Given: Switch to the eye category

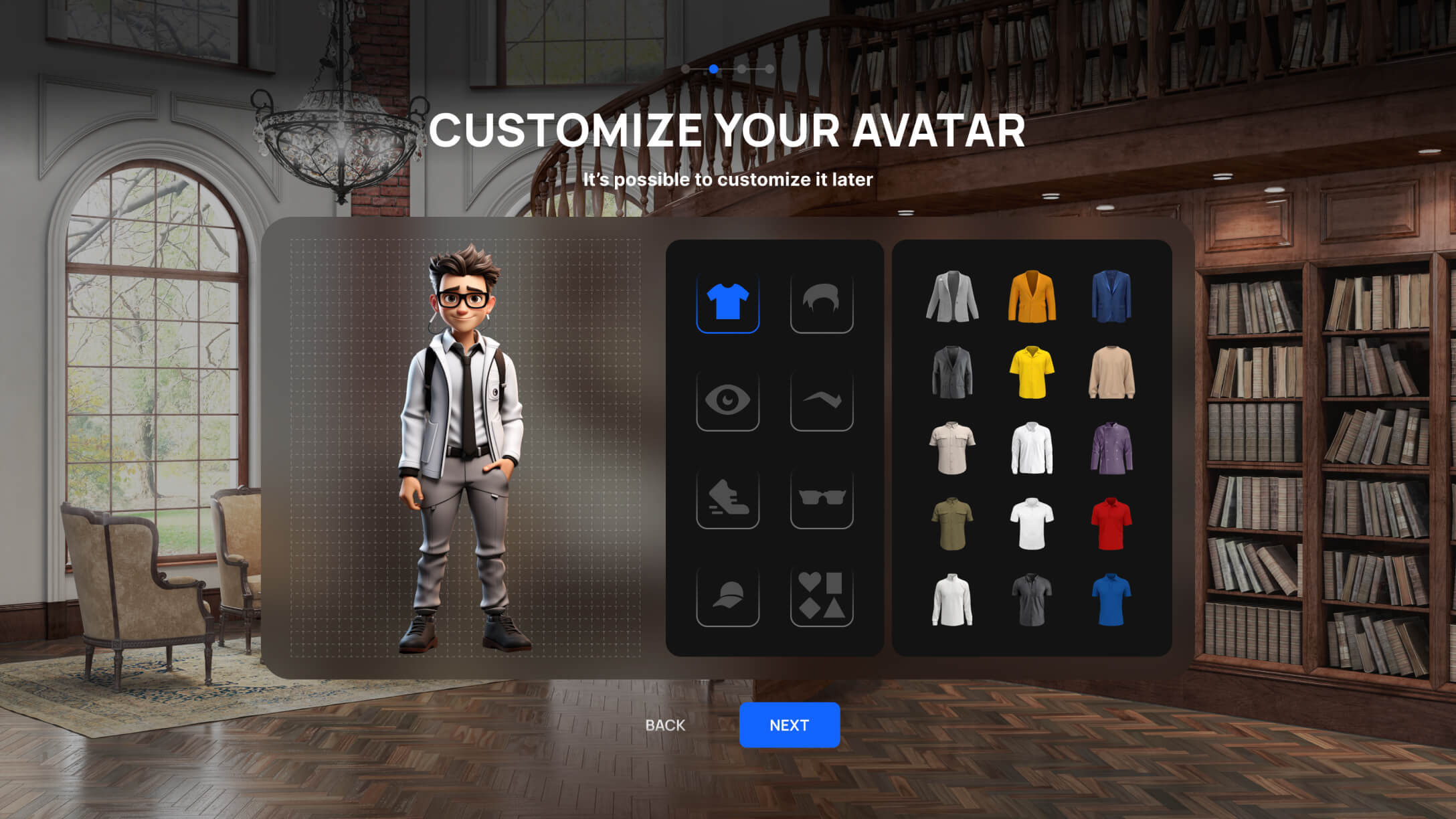Looking at the screenshot, I should click(727, 400).
